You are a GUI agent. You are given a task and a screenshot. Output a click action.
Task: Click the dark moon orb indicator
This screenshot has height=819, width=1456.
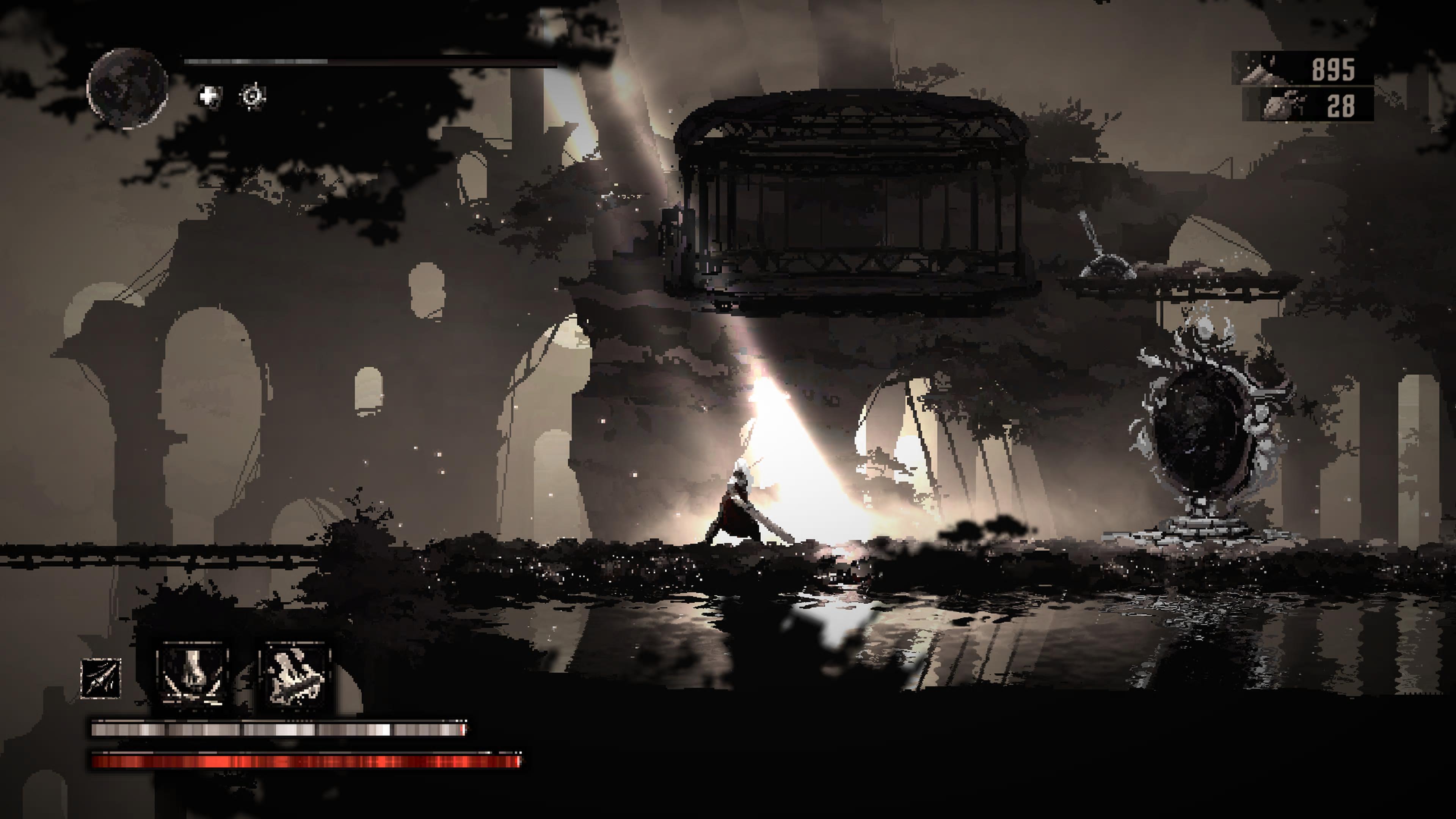128,89
